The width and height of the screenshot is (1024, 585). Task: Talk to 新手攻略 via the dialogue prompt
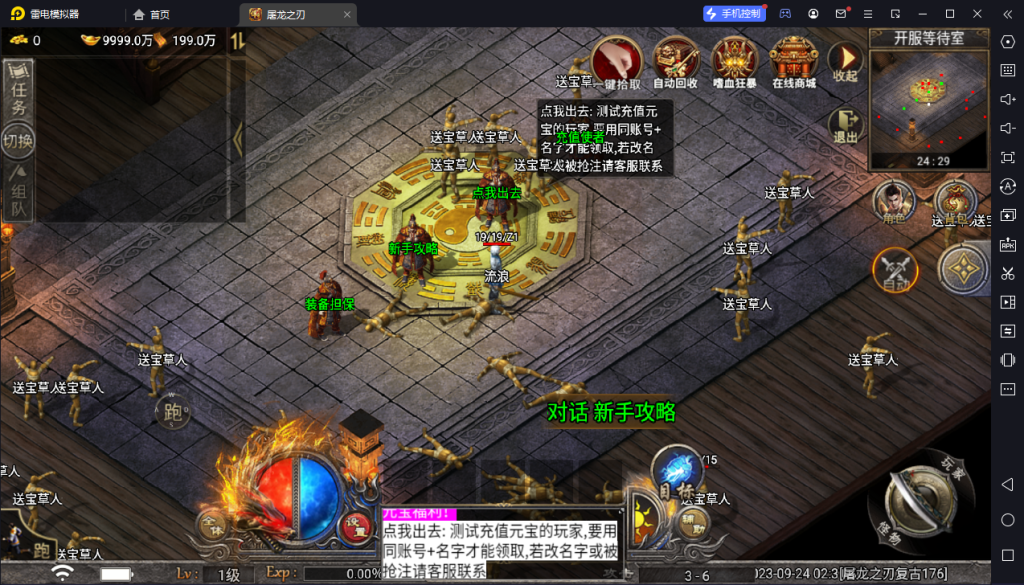click(x=611, y=411)
